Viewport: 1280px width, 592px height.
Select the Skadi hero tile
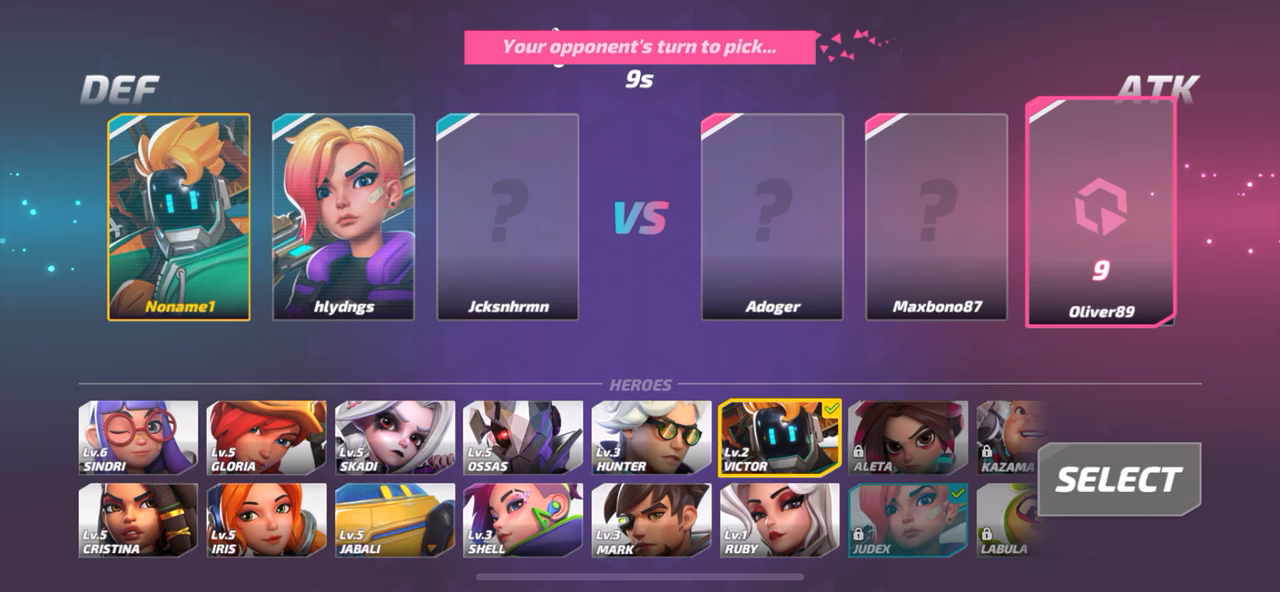pos(395,438)
